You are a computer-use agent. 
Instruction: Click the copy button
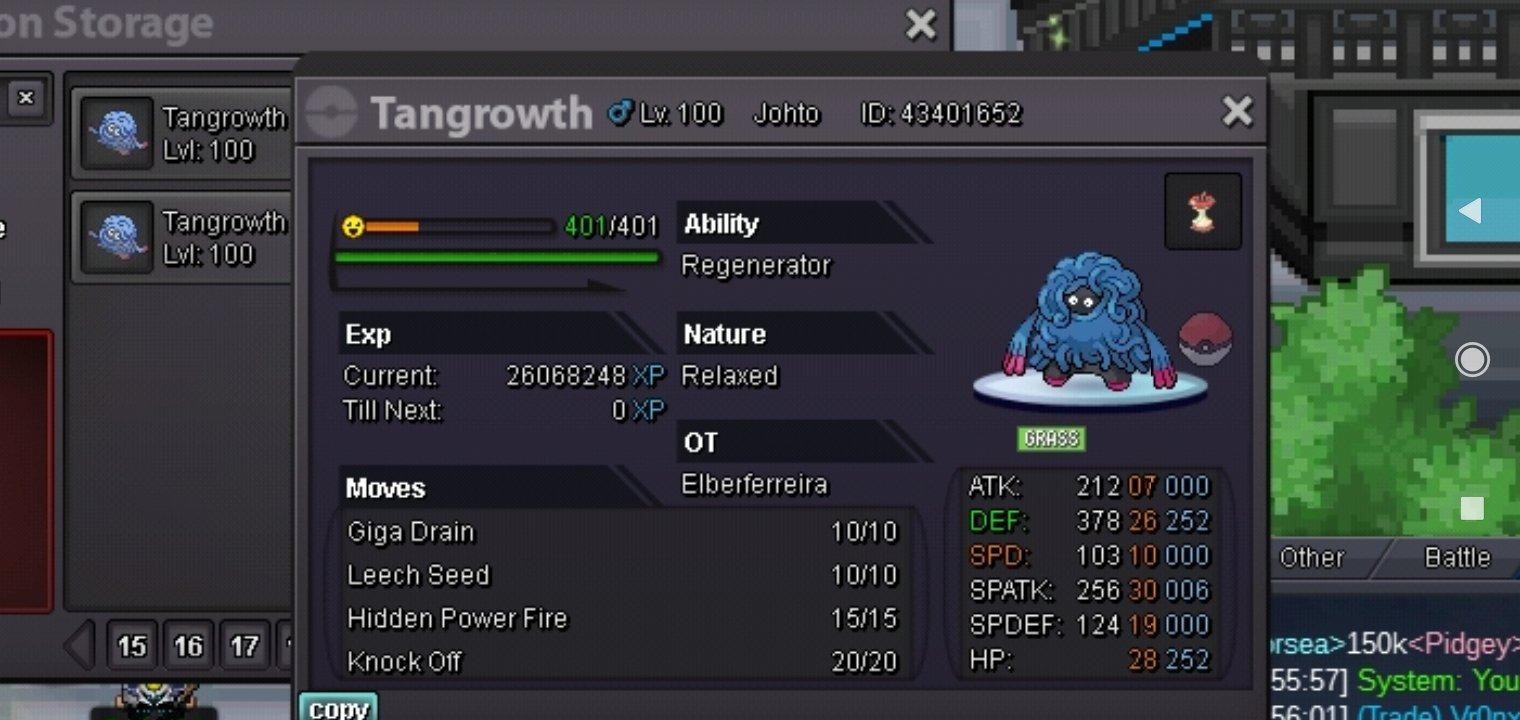click(x=338, y=707)
